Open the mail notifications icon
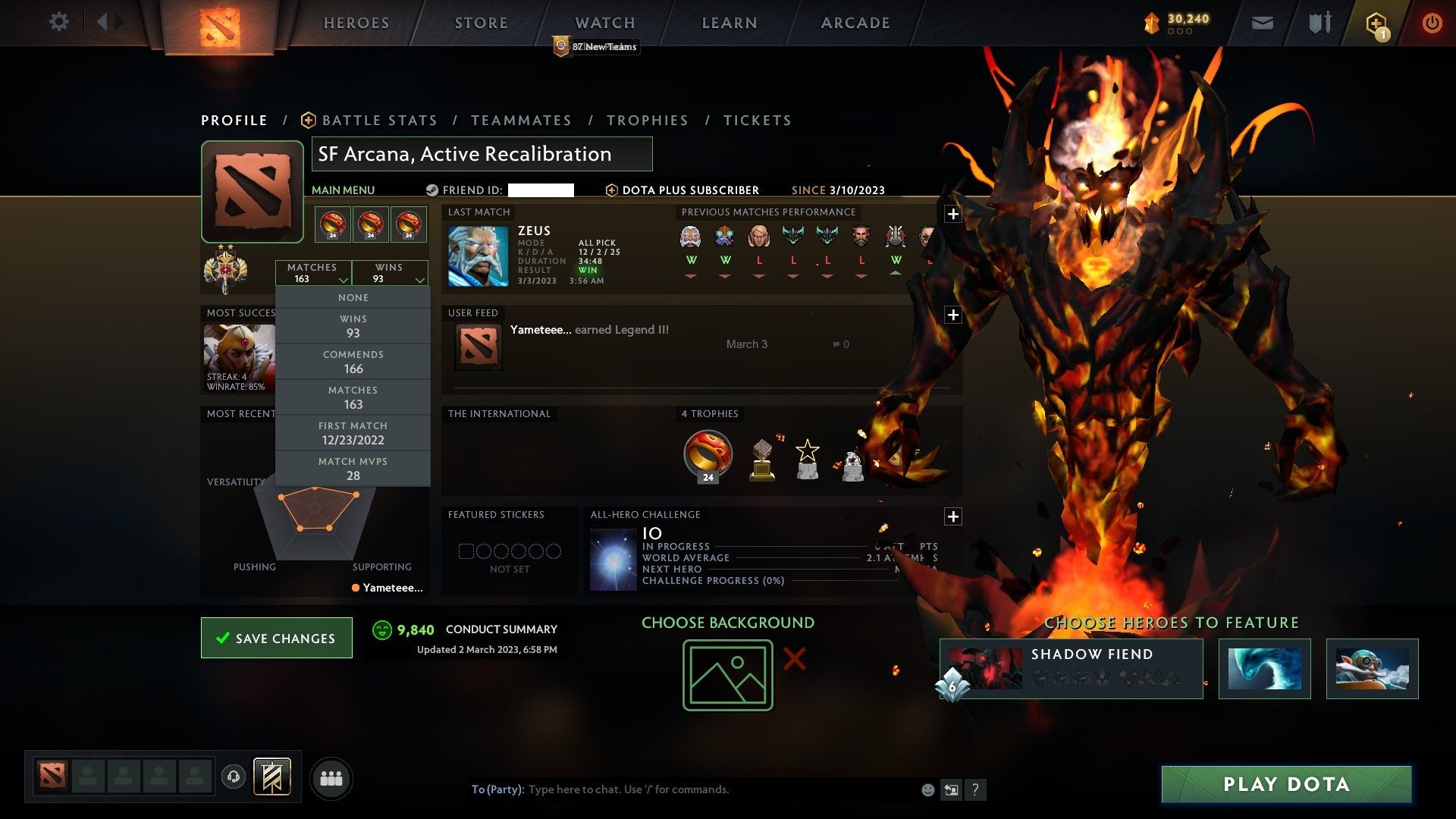Image resolution: width=1456 pixels, height=819 pixels. [x=1262, y=23]
